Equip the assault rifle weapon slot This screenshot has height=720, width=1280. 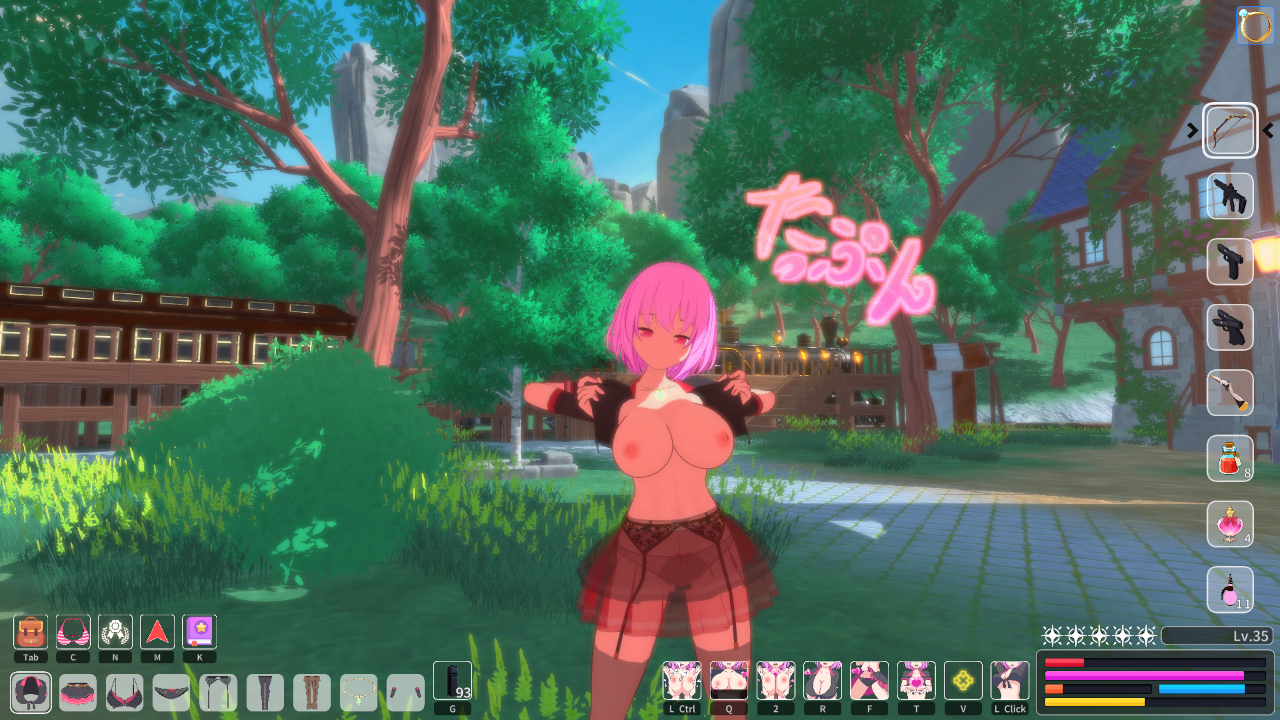[x=1230, y=196]
